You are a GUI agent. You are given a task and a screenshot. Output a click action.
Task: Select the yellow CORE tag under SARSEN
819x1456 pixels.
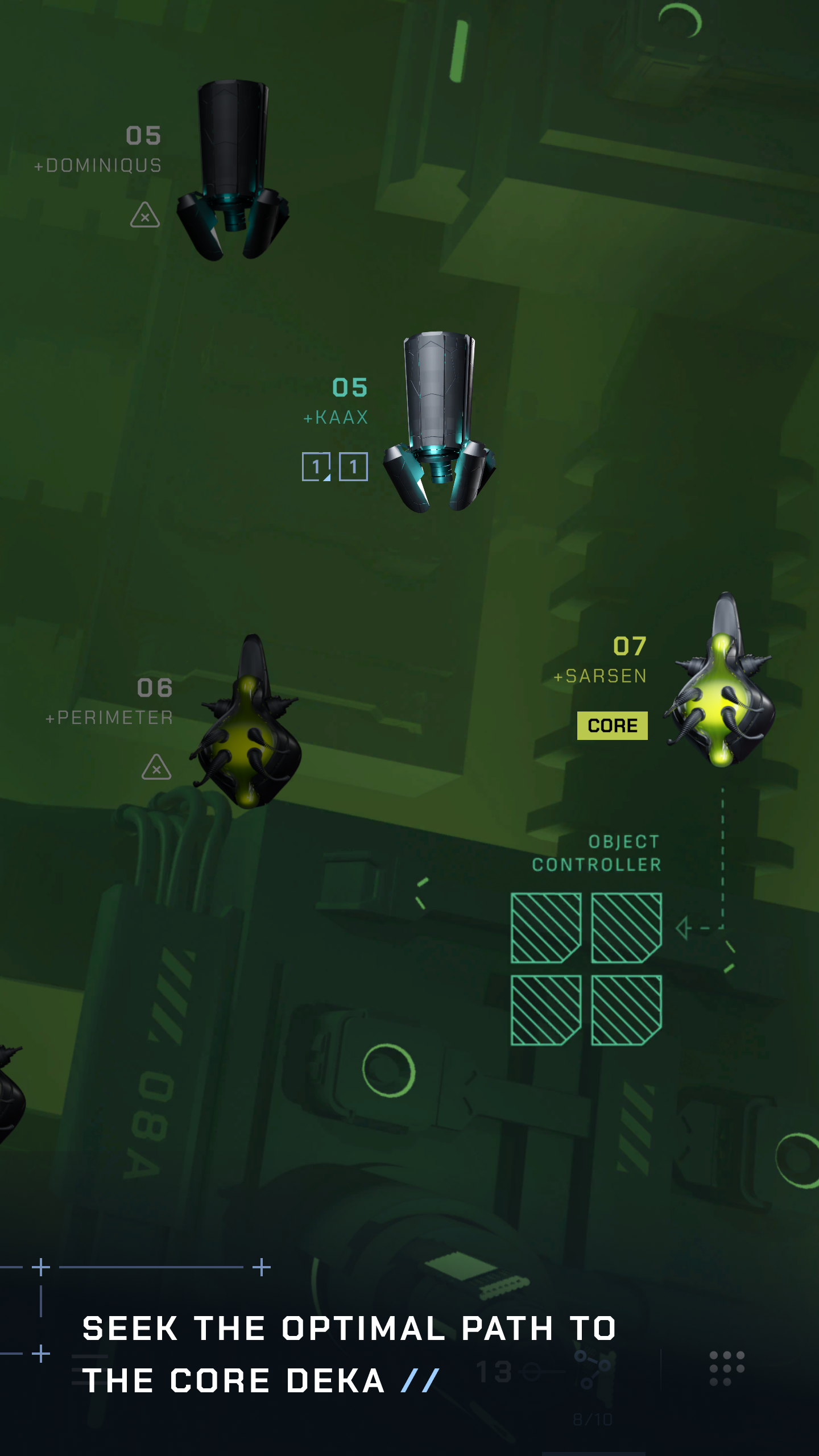pos(612,725)
